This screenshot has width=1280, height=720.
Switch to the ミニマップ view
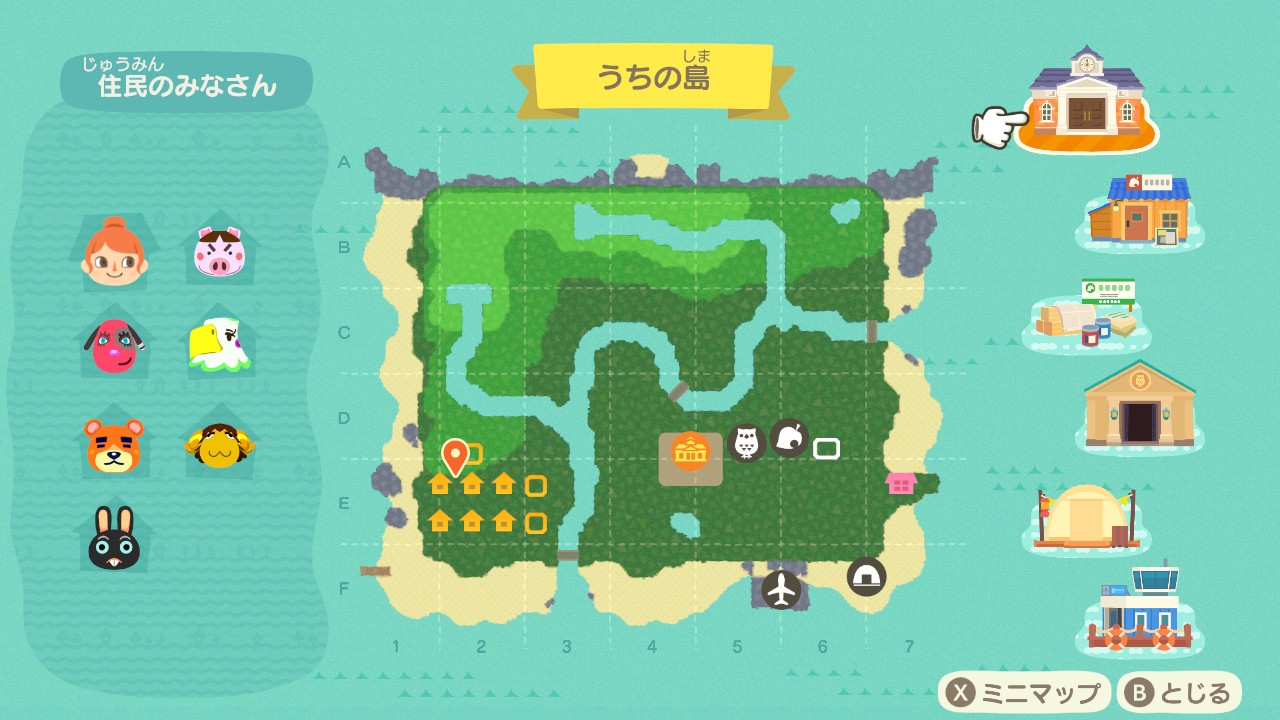pyautogui.click(x=1025, y=693)
